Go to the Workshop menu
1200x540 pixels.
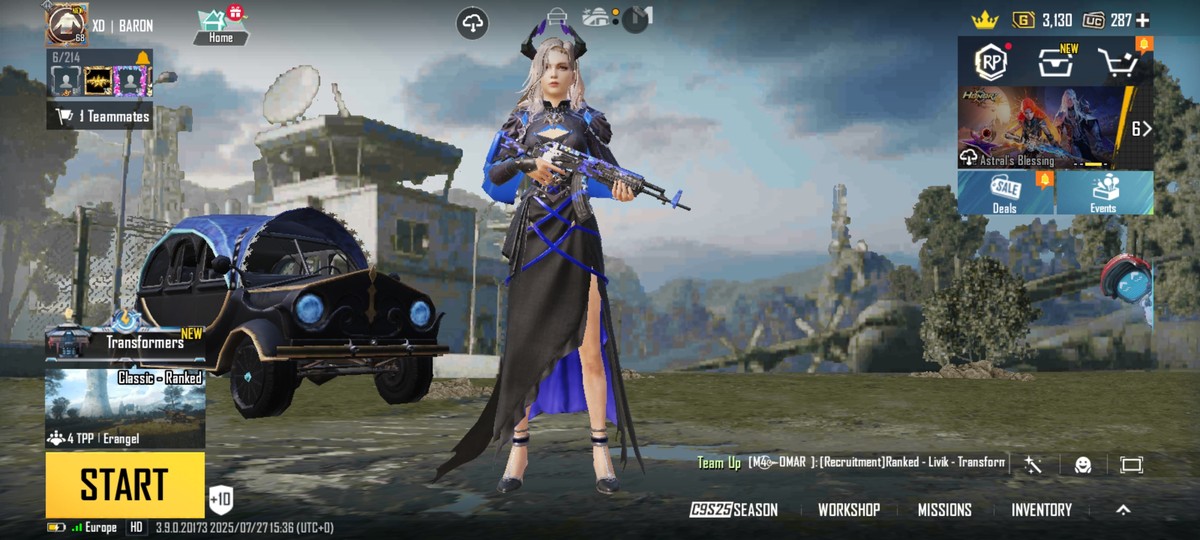pos(848,510)
